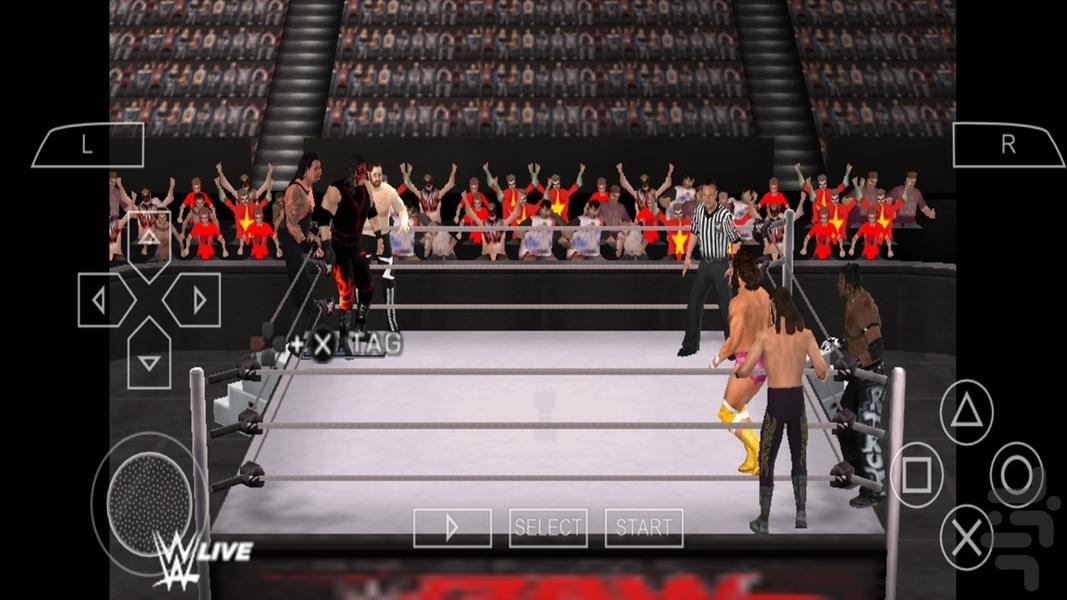Tap the on-screen circle button
This screenshot has width=1067, height=600.
point(1017,475)
